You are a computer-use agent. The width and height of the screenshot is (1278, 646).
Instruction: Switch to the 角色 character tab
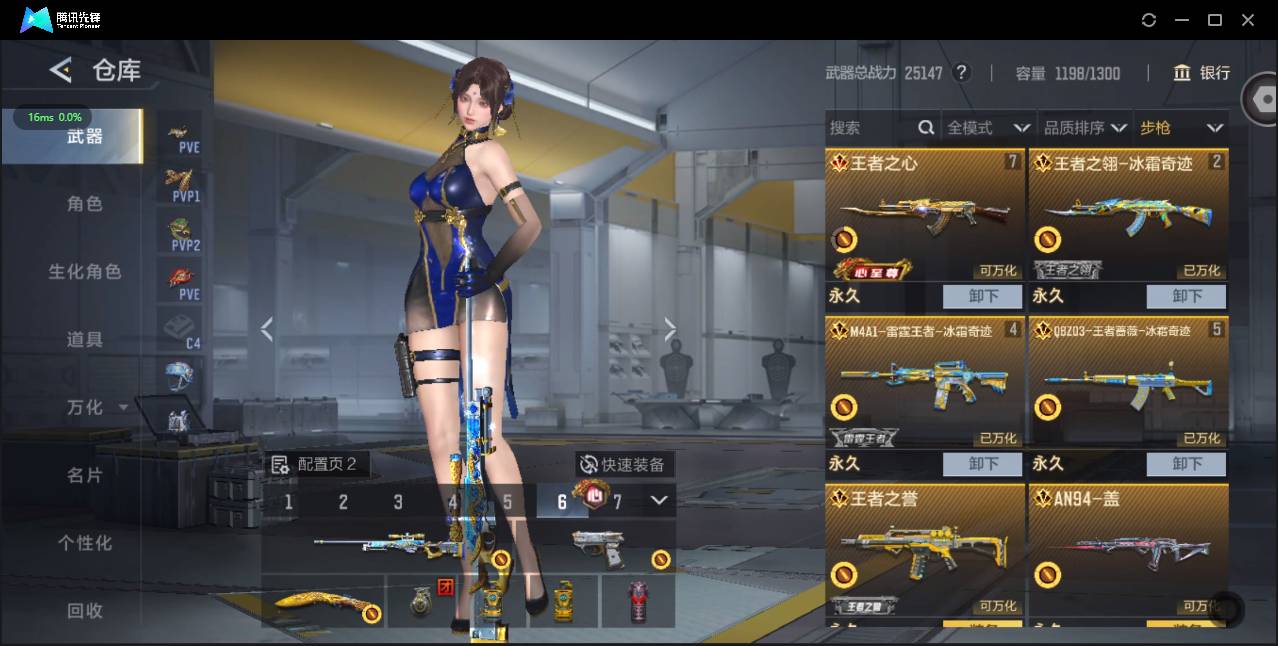tap(85, 204)
